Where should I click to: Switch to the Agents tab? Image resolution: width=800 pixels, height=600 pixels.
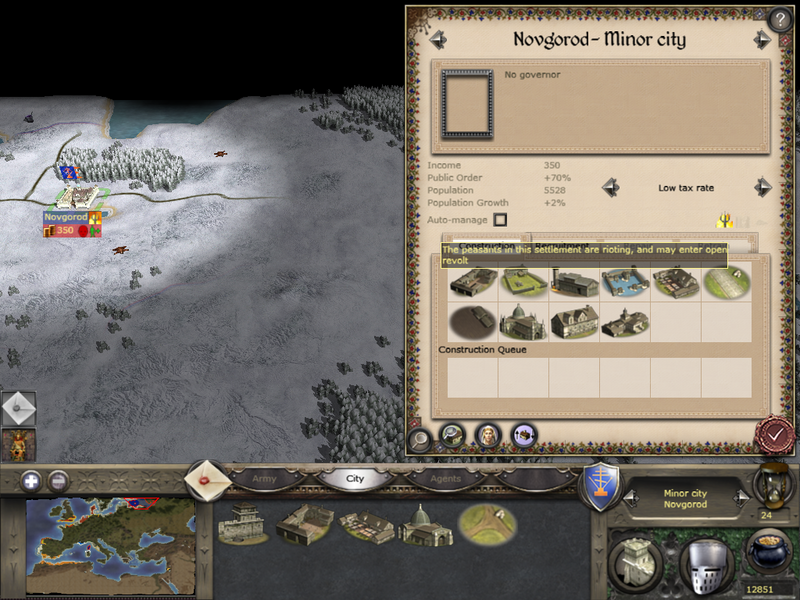point(445,479)
